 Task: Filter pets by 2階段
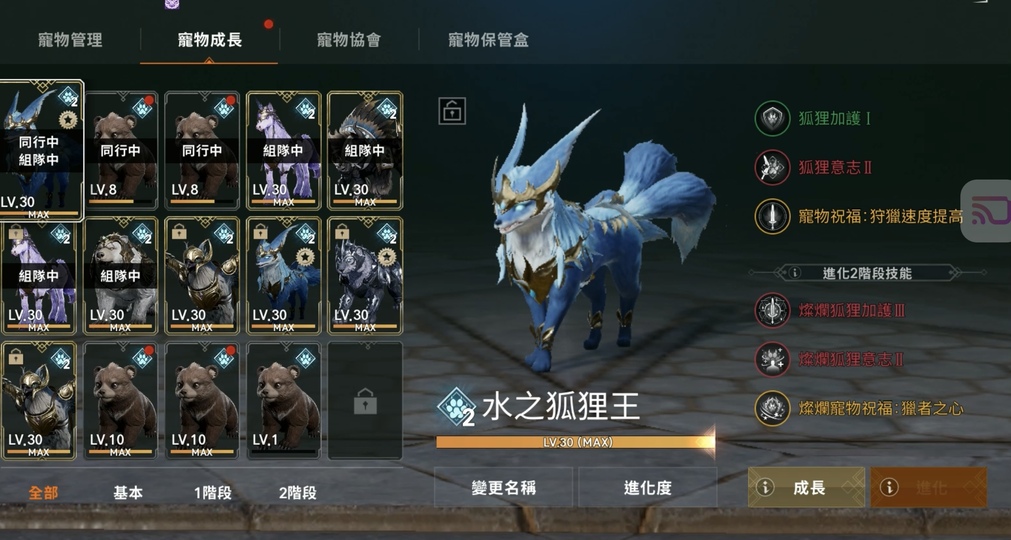click(297, 492)
